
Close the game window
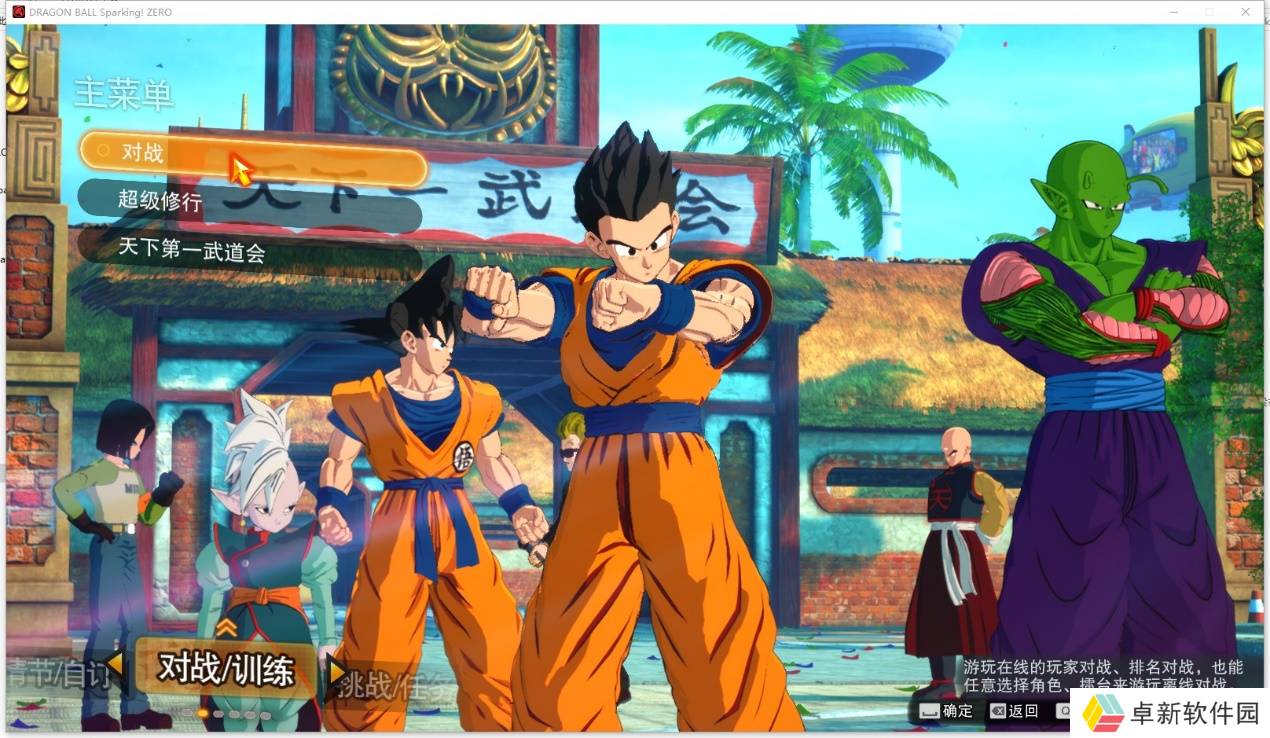coord(1245,12)
